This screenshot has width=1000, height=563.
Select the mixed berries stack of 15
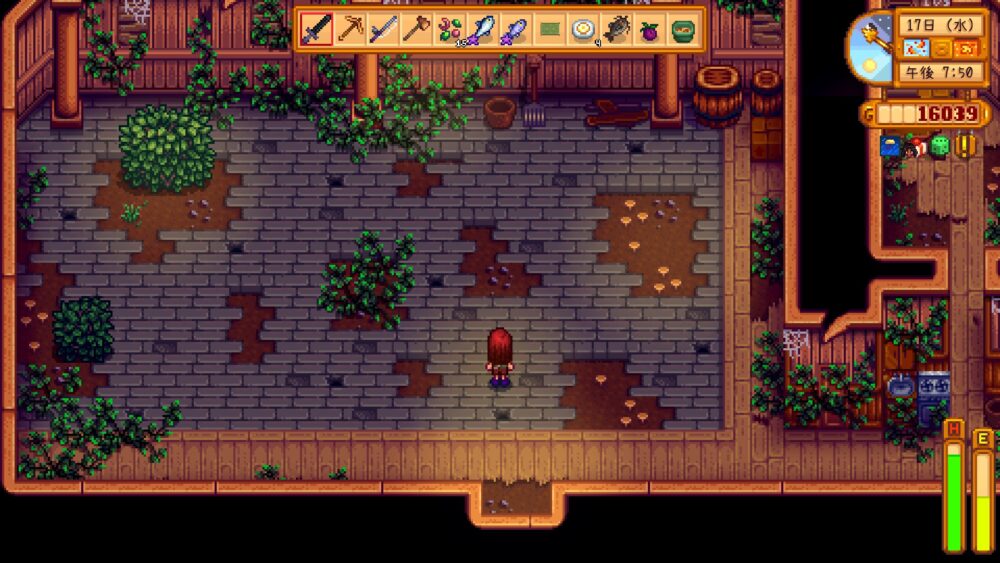tap(449, 29)
